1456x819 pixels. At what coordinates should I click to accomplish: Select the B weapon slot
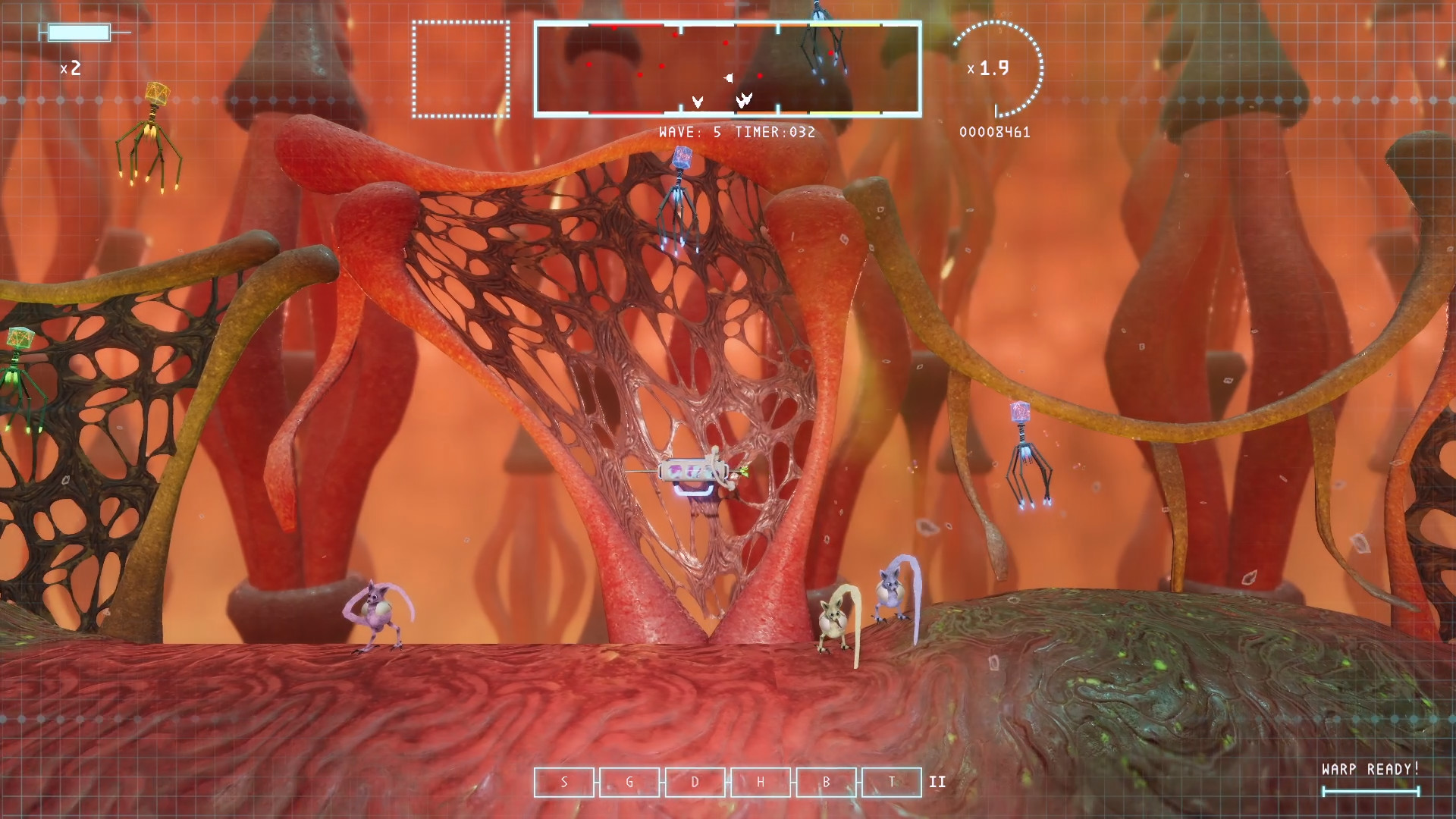click(x=826, y=782)
